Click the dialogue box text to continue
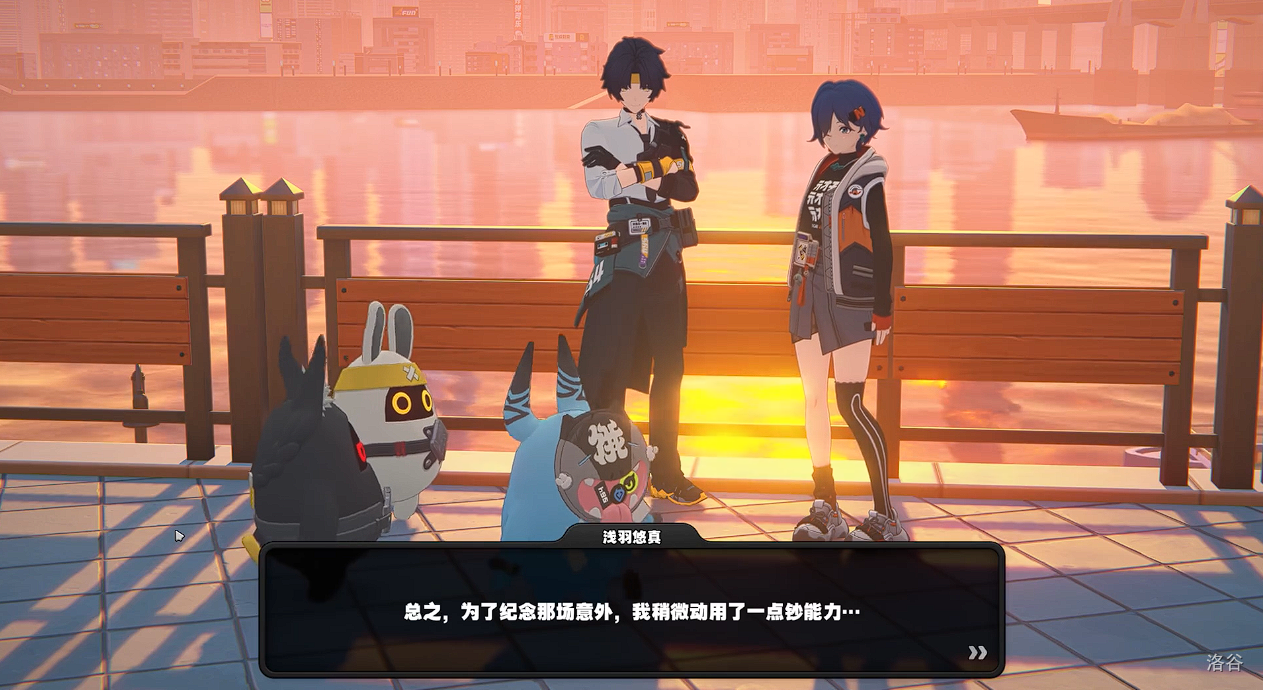 pos(631,611)
